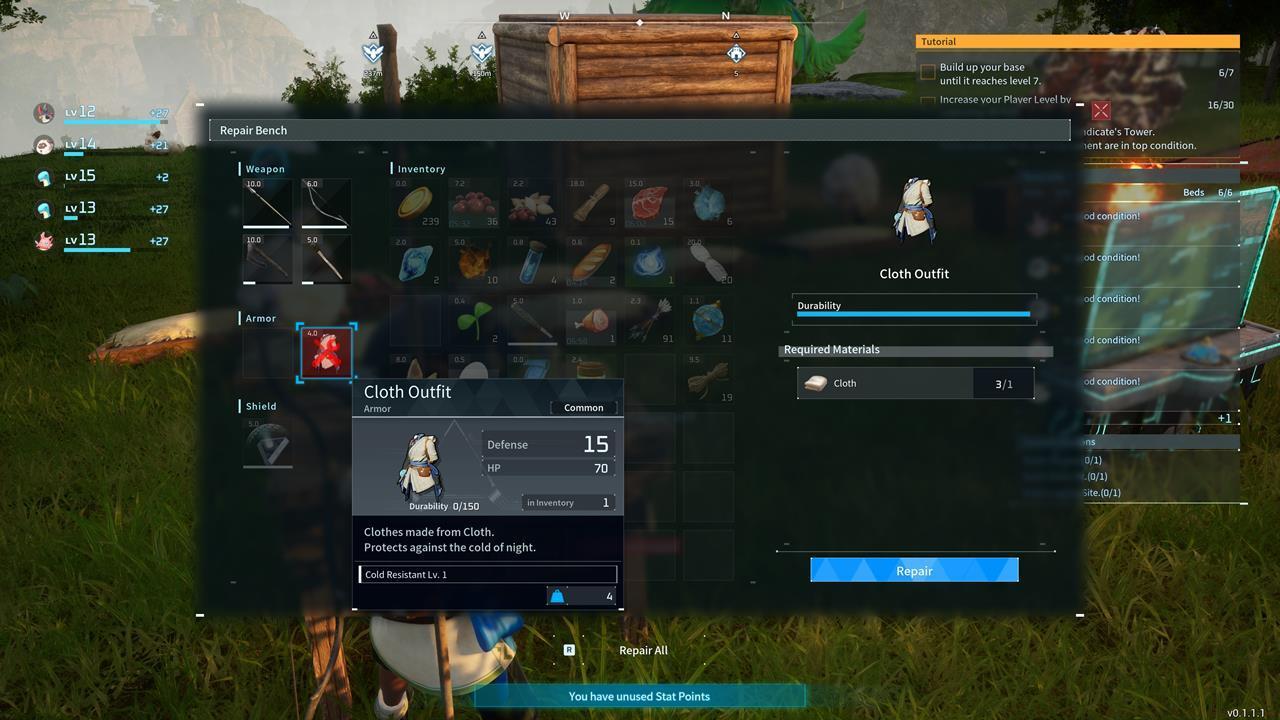Open the Common rarity label on the tooltip

pyautogui.click(x=583, y=407)
